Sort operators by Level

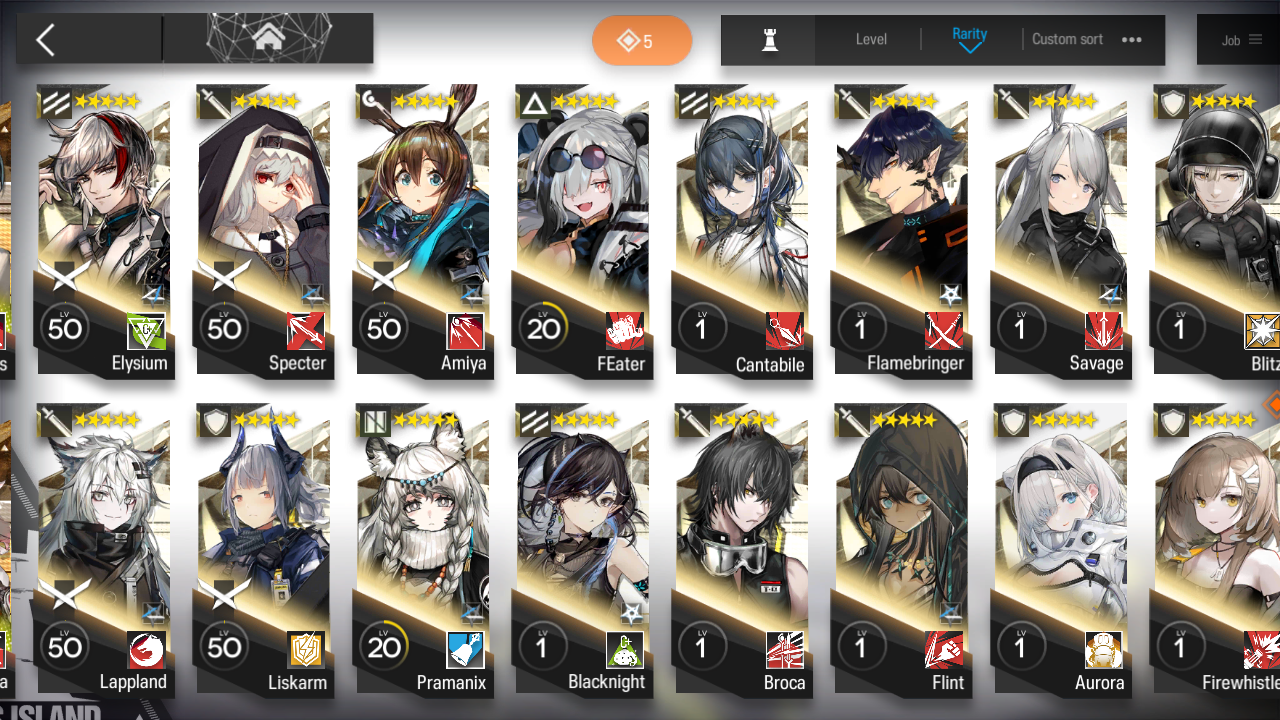[871, 40]
